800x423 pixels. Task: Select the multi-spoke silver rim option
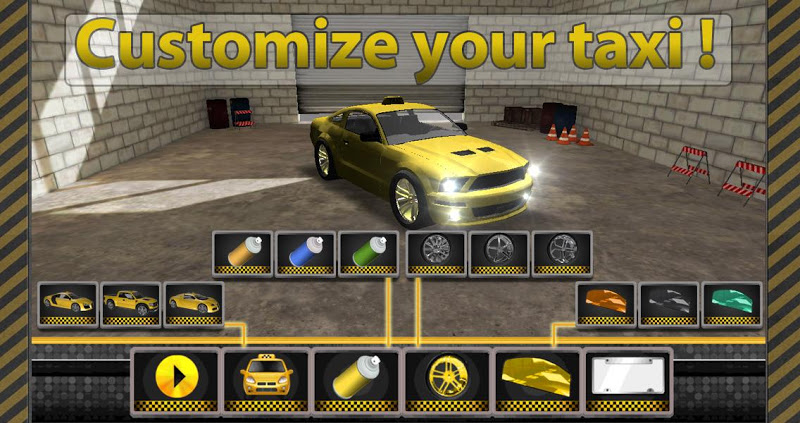coord(436,252)
